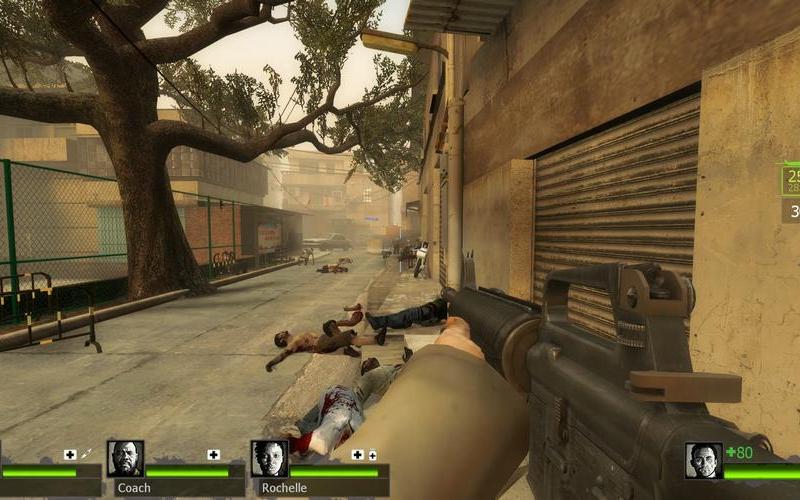Click Coach's first aid kit icon
This screenshot has width=800, height=500.
pos(213,455)
